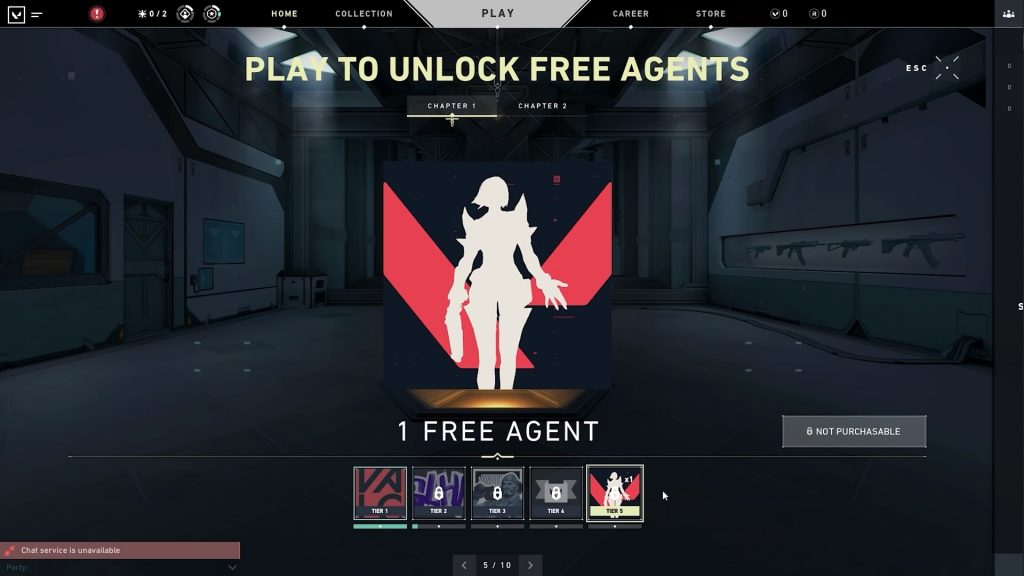
Task: Open the social friends panel icon
Action: click(x=1008, y=14)
